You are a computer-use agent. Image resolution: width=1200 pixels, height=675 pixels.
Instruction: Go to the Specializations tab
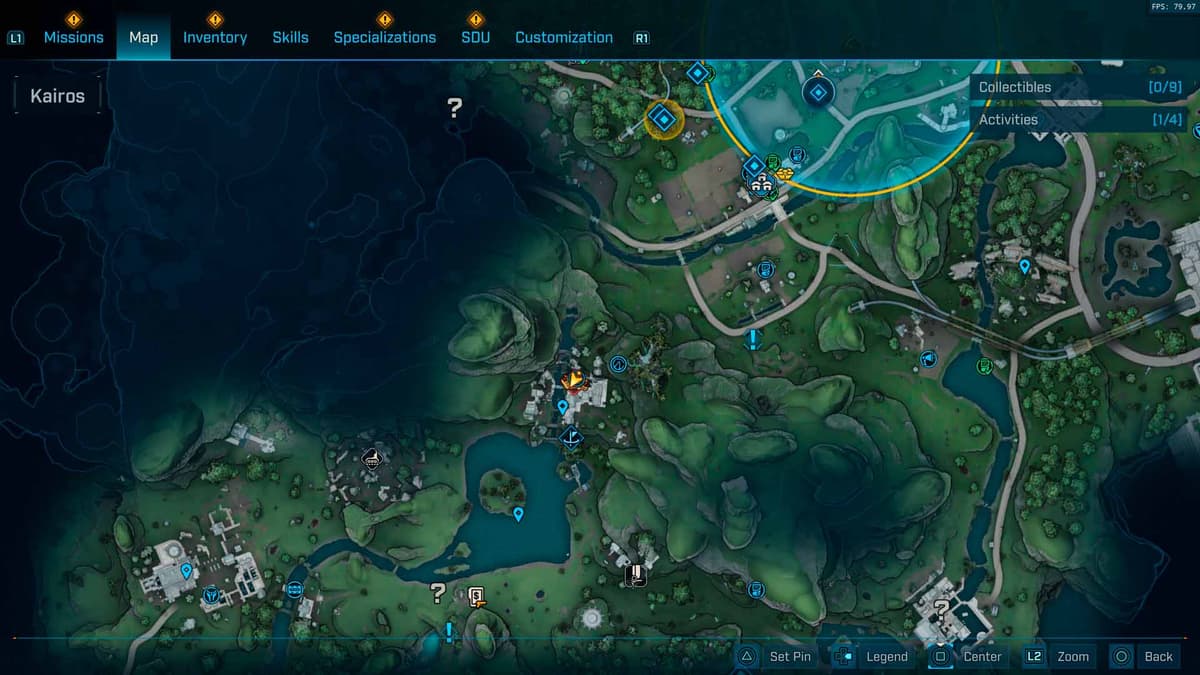tap(384, 37)
